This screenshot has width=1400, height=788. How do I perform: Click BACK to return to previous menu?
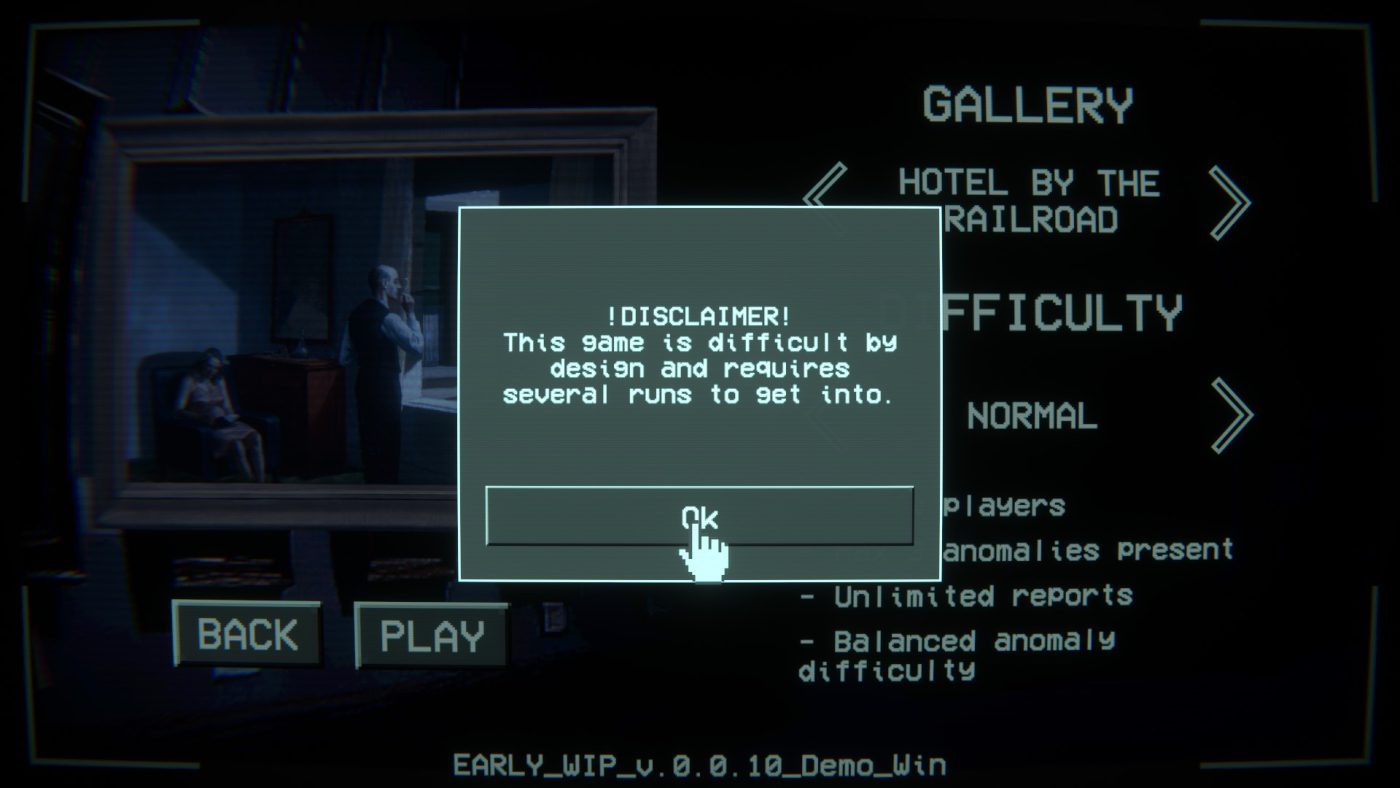(247, 634)
